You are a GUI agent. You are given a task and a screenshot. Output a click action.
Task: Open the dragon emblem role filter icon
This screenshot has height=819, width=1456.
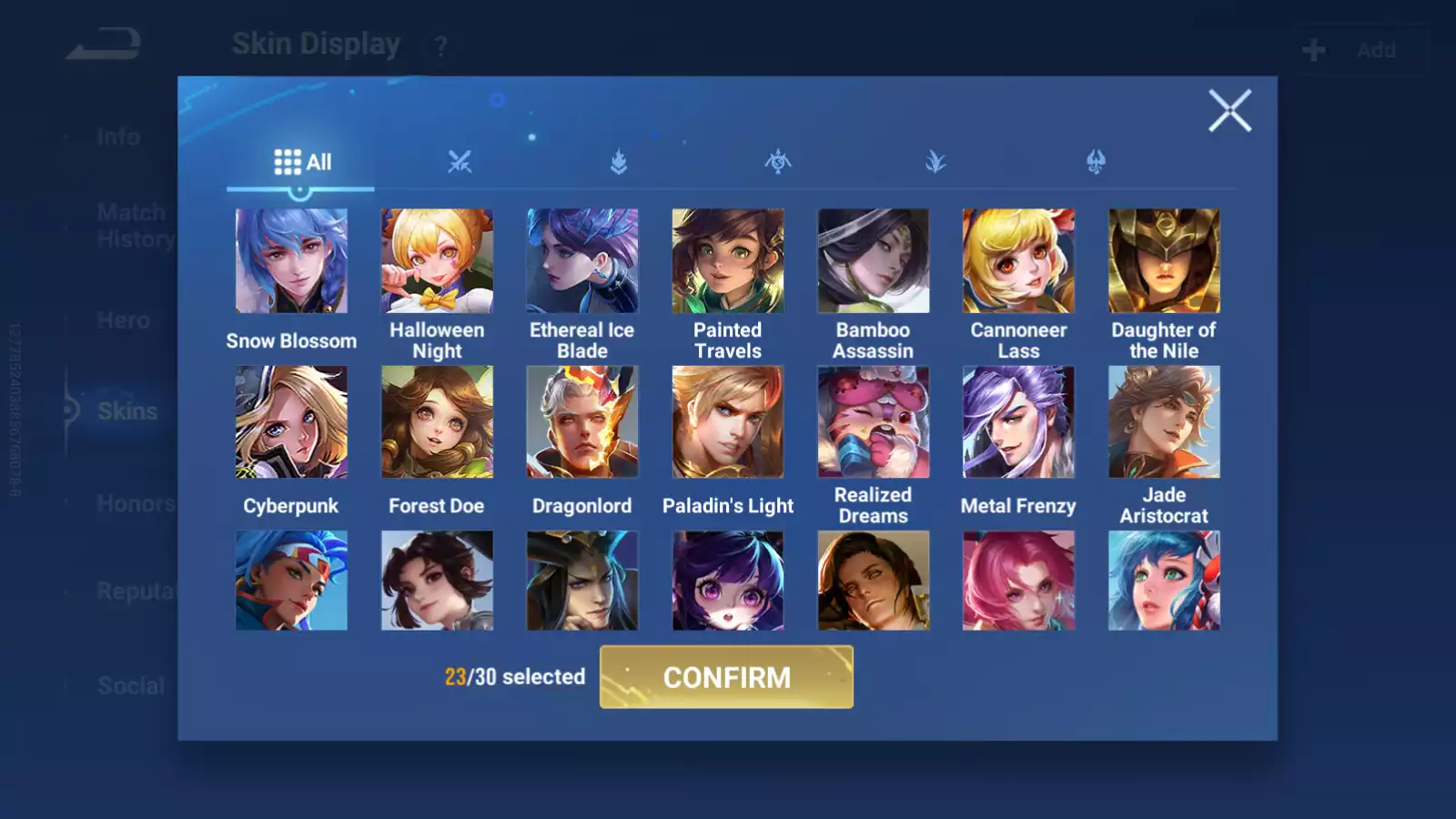(x=1097, y=162)
